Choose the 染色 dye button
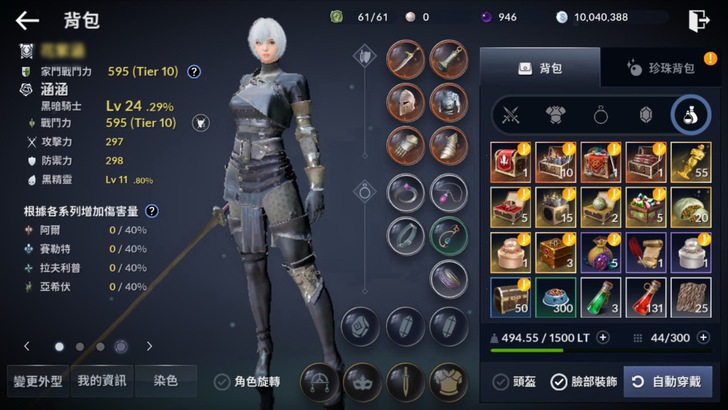Image resolution: width=728 pixels, height=410 pixels. [166, 380]
